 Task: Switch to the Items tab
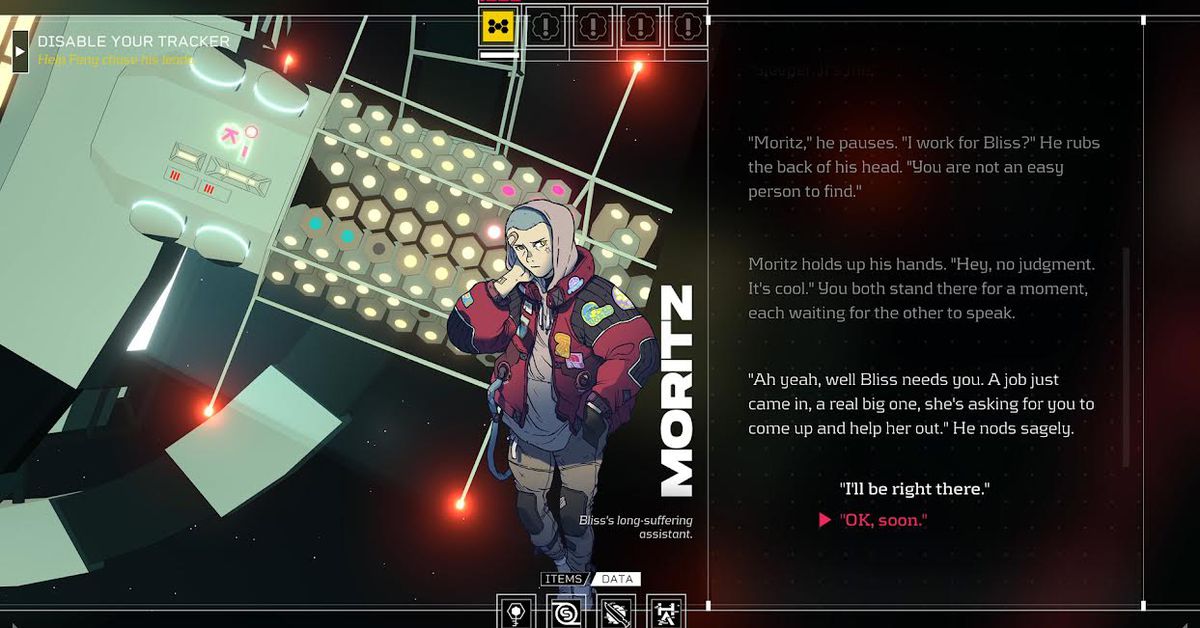tap(562, 579)
